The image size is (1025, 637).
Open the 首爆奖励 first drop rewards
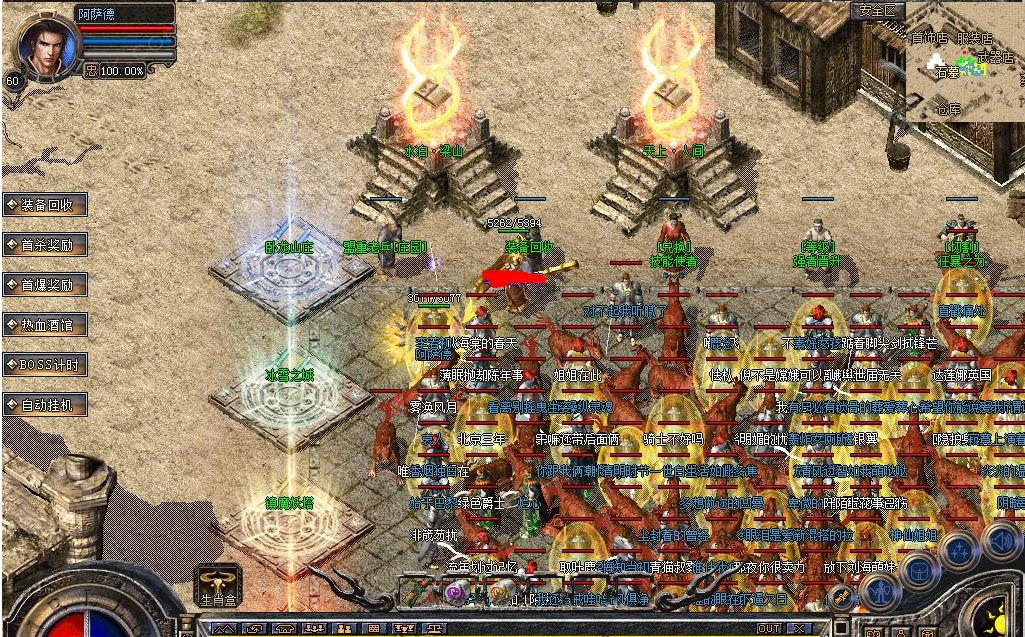[45, 285]
